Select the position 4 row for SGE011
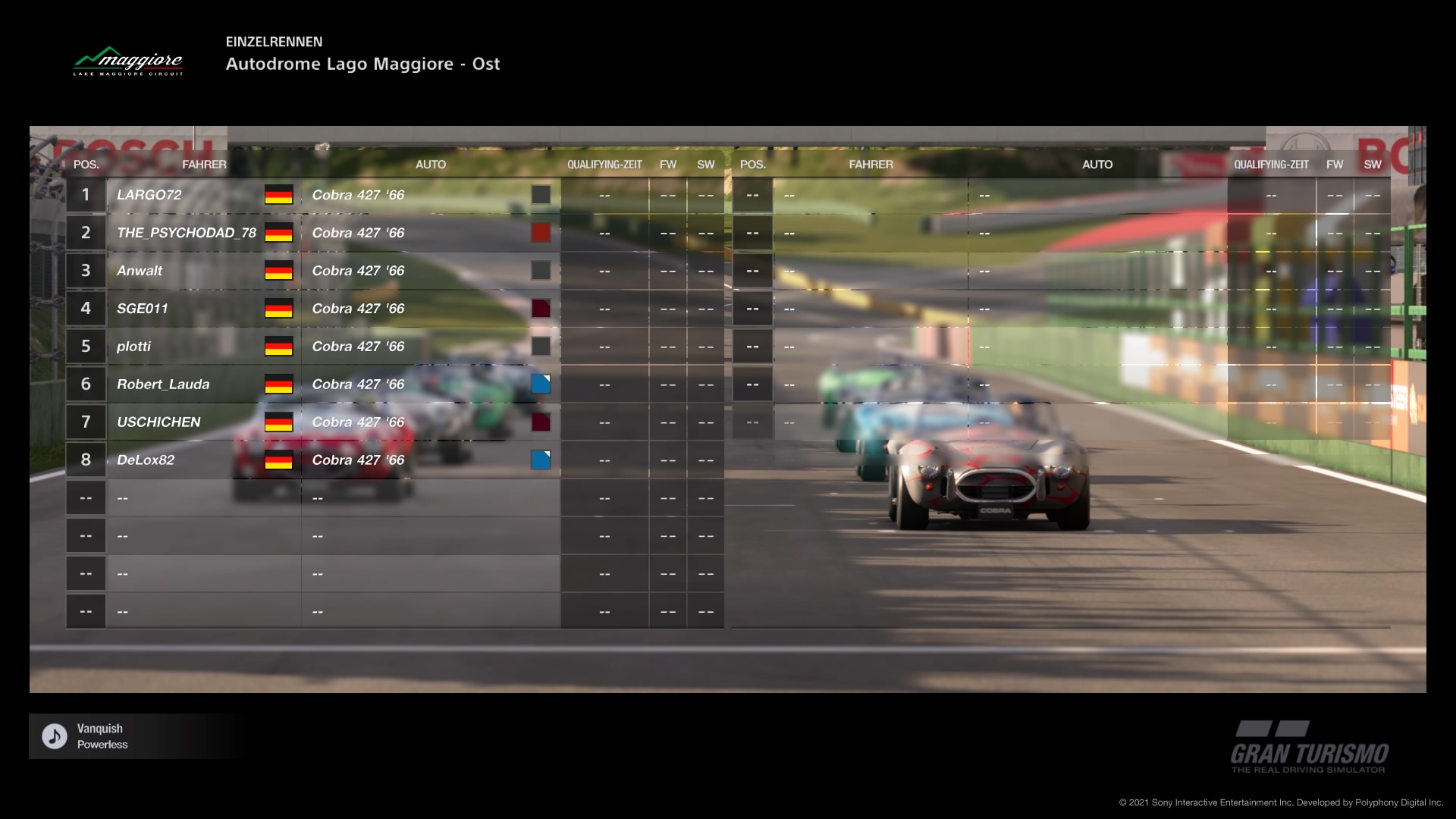The height and width of the screenshot is (819, 1456). pos(144,309)
